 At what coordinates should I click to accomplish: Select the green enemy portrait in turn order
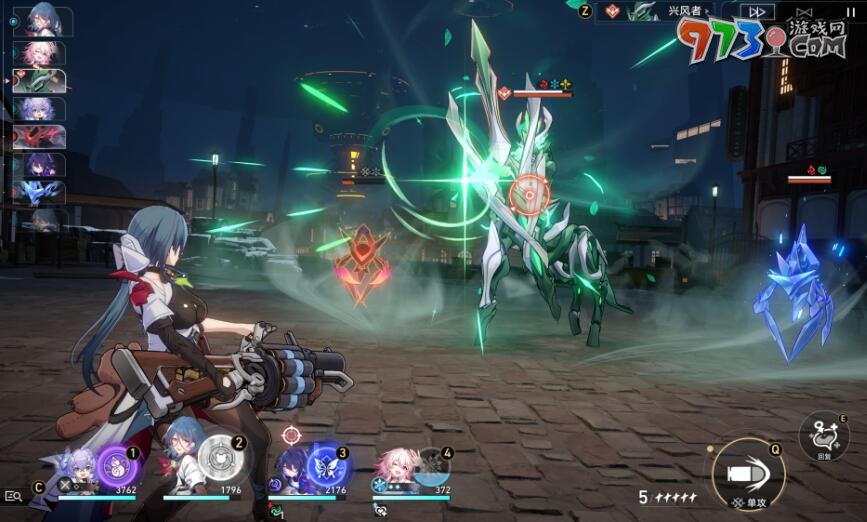click(40, 81)
